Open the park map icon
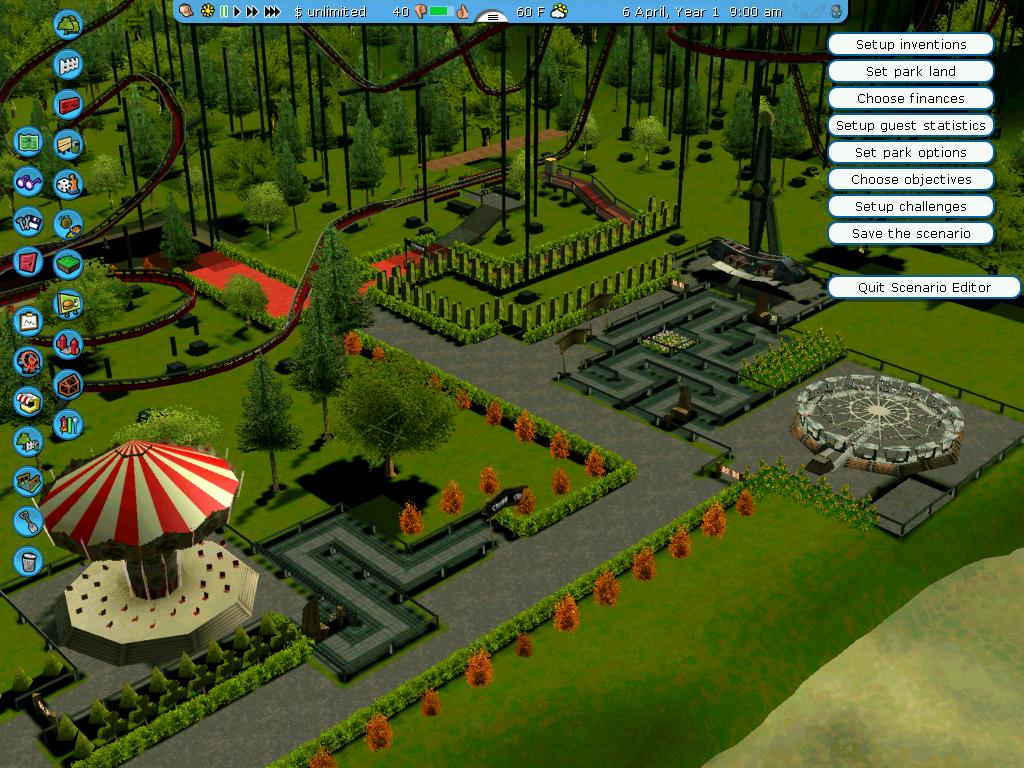The image size is (1024, 768). click(x=28, y=141)
